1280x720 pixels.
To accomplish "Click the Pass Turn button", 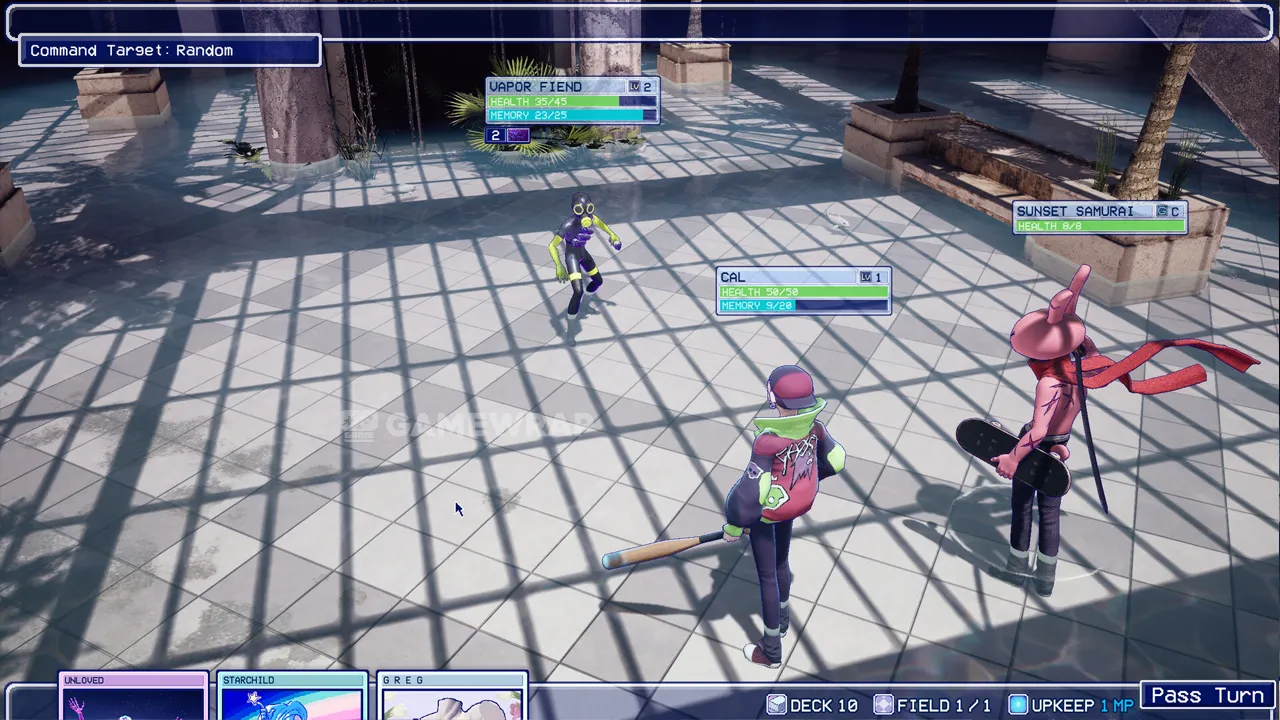I will tap(1208, 695).
